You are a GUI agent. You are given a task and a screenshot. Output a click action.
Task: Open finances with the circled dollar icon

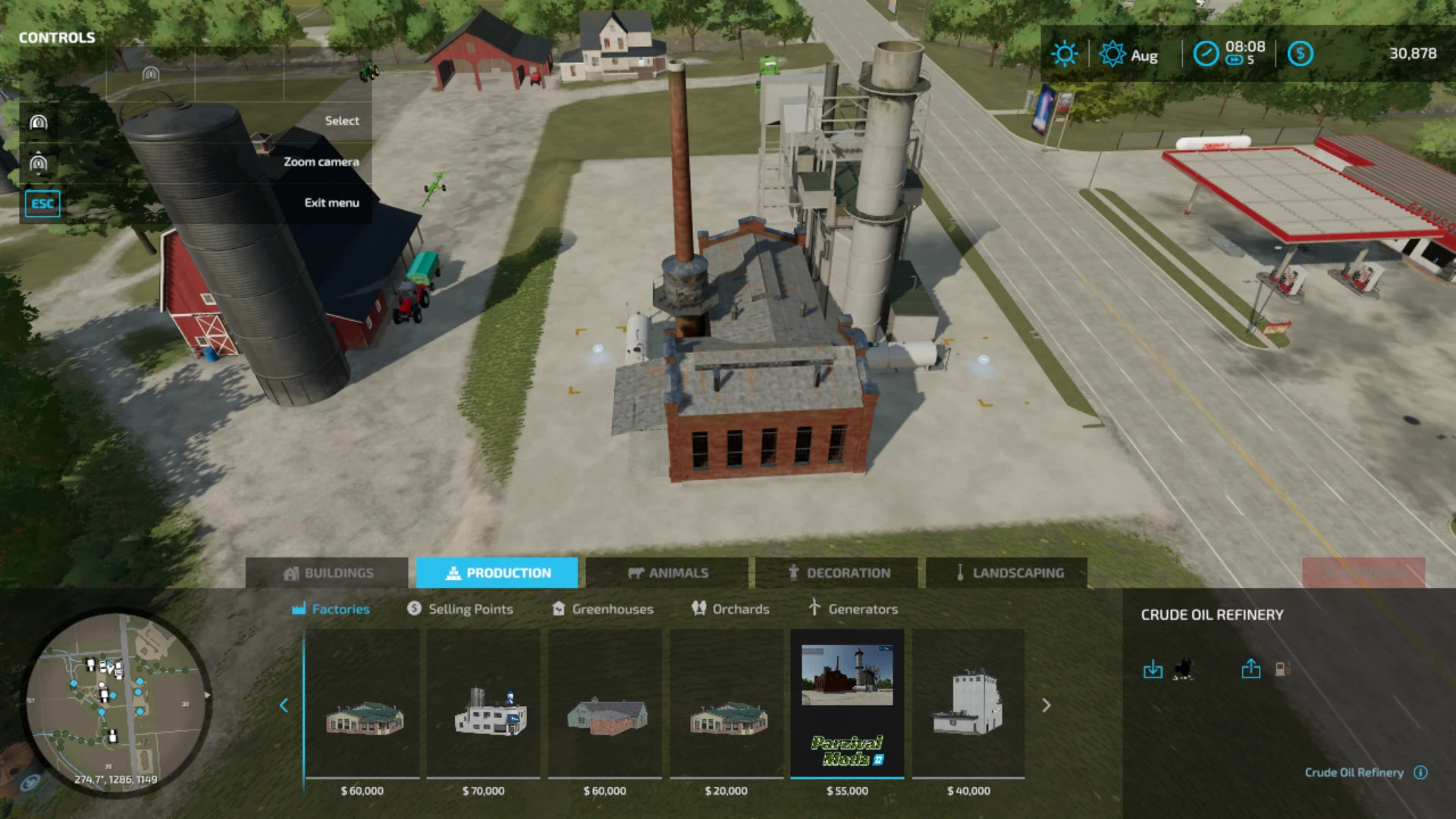(x=1301, y=54)
